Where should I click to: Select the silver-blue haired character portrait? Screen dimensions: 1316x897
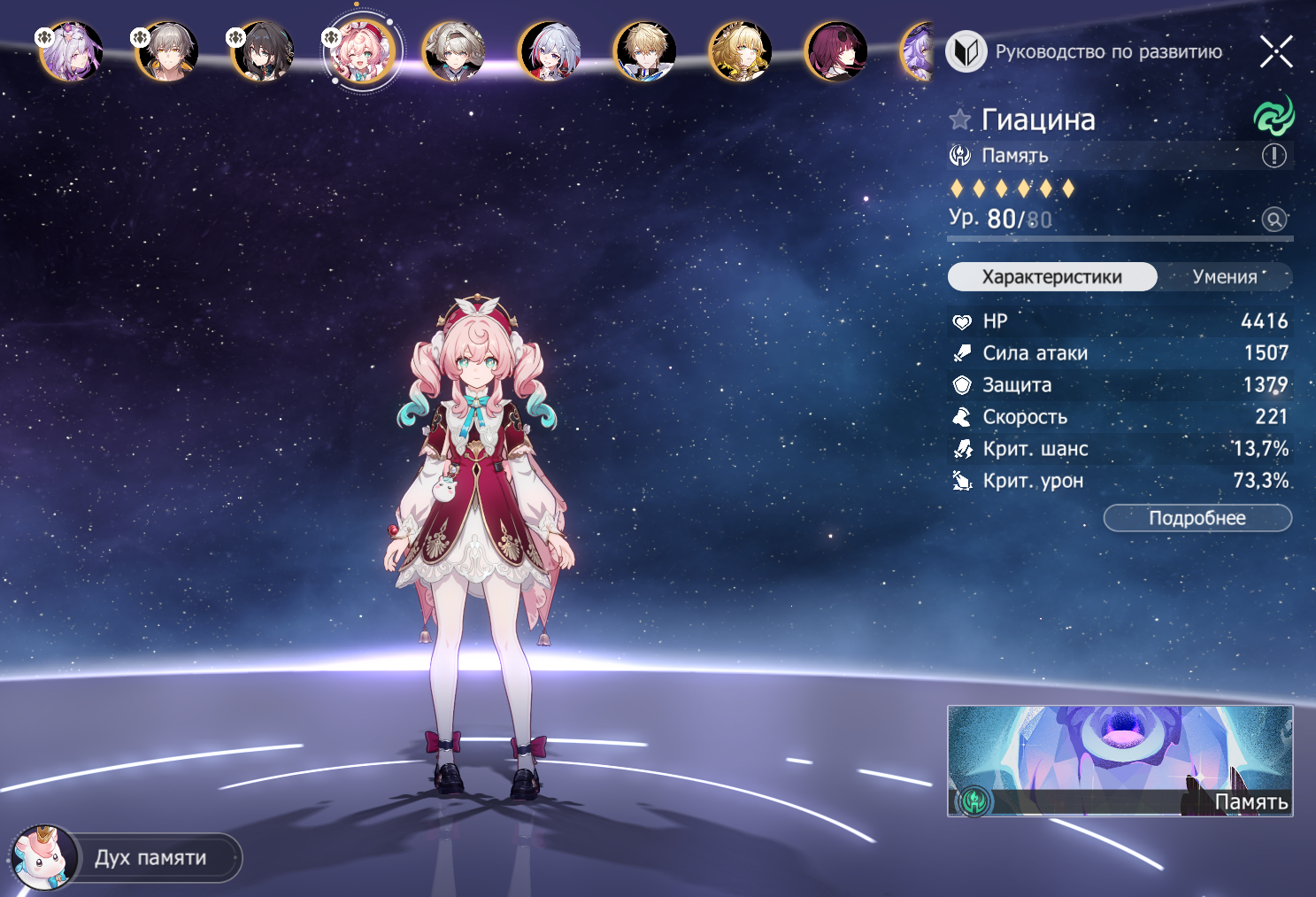click(x=550, y=51)
